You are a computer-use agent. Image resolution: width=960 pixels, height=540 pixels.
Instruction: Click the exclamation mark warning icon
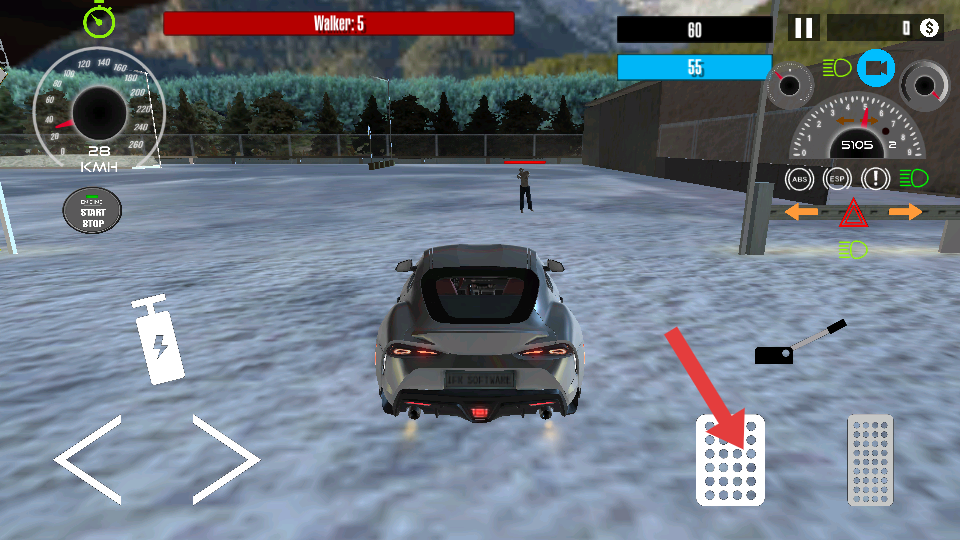click(876, 180)
